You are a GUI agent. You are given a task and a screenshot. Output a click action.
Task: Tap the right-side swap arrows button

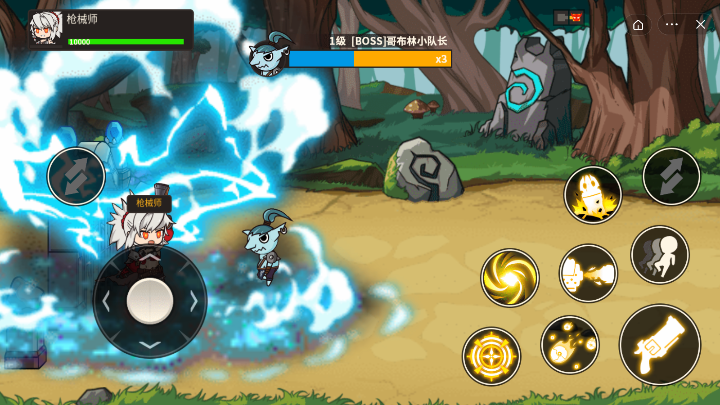[x=671, y=177]
